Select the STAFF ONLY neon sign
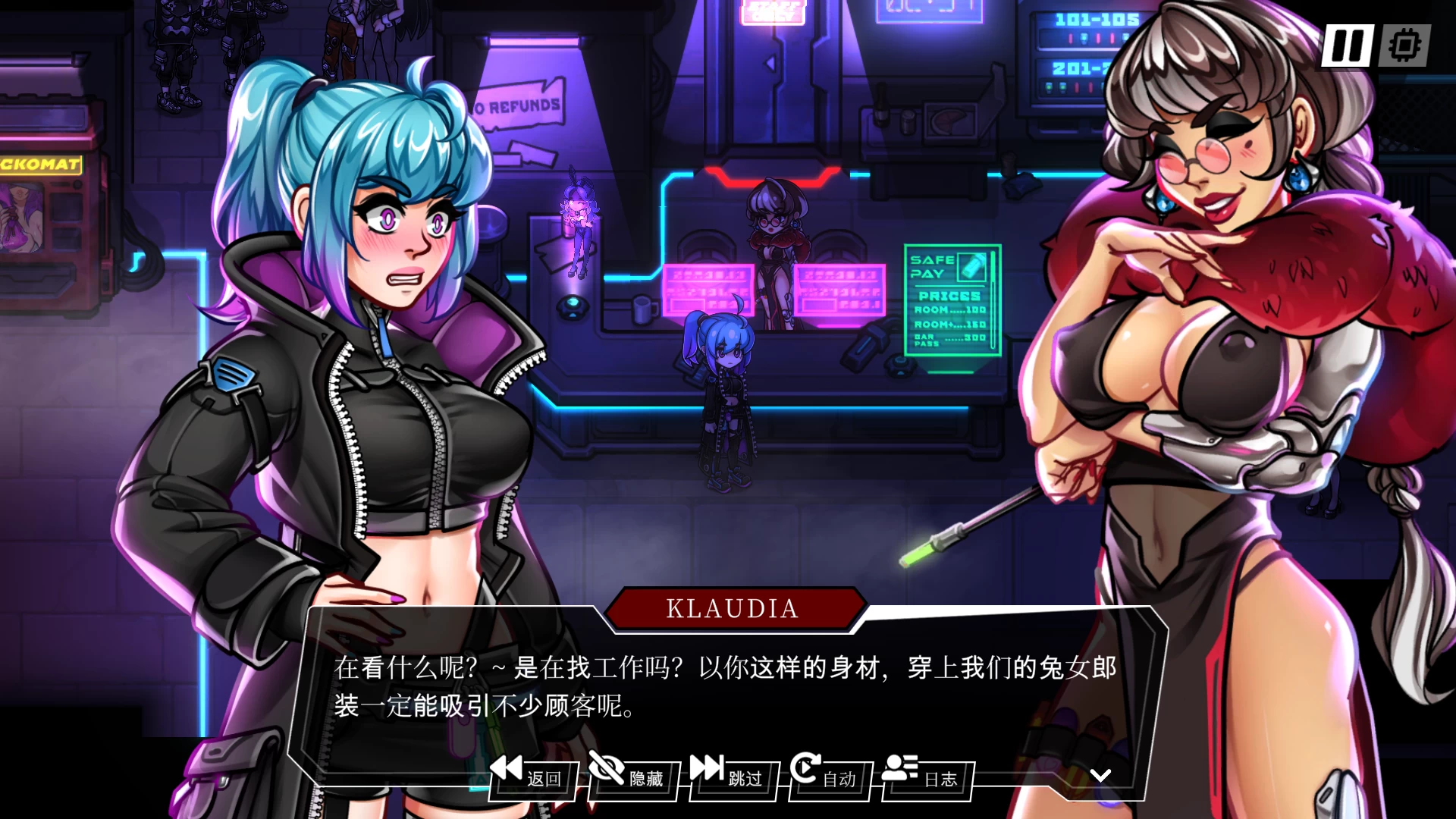 [773, 11]
